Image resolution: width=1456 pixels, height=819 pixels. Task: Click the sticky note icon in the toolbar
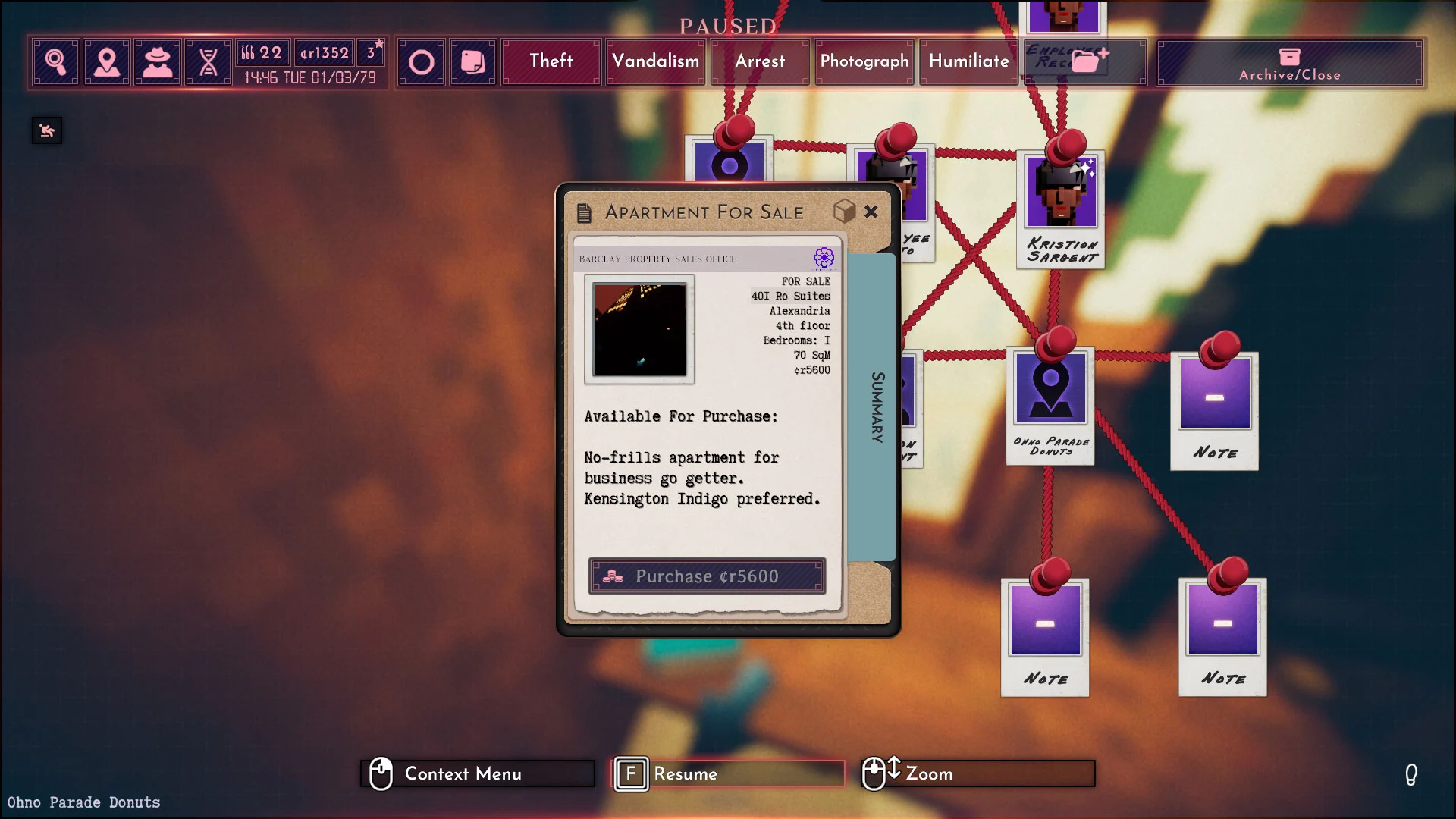(472, 62)
